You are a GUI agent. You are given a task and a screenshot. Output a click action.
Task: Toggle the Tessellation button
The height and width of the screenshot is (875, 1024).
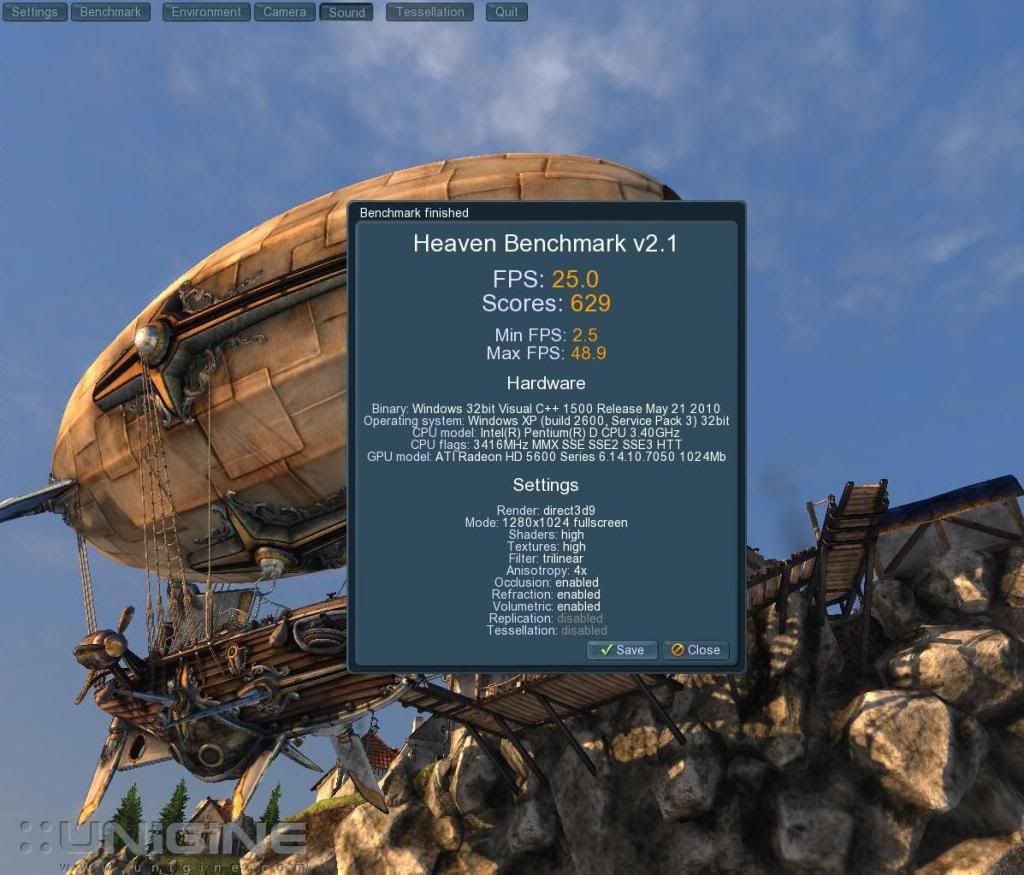(430, 12)
